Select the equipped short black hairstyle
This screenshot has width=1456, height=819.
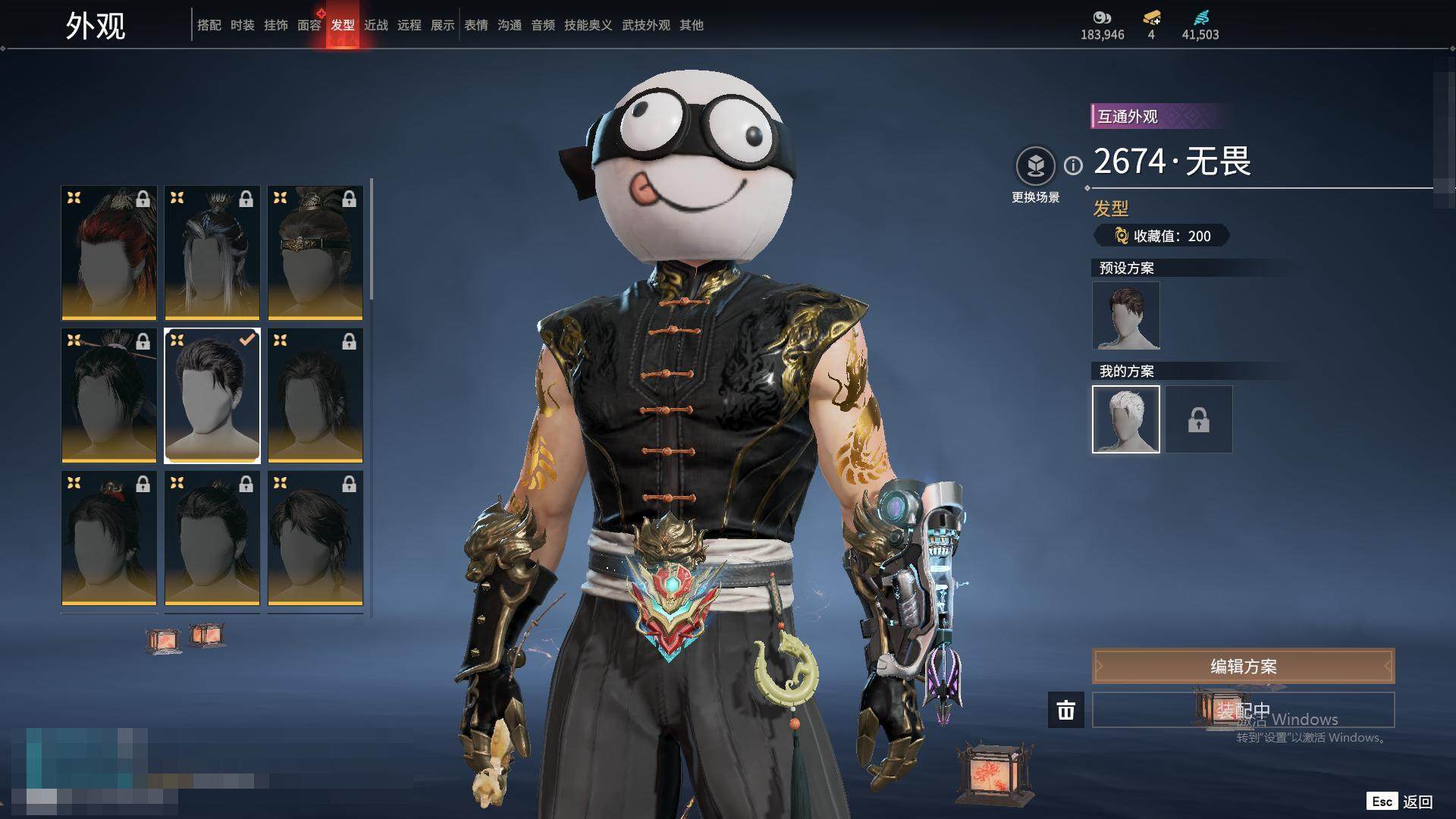tap(212, 395)
